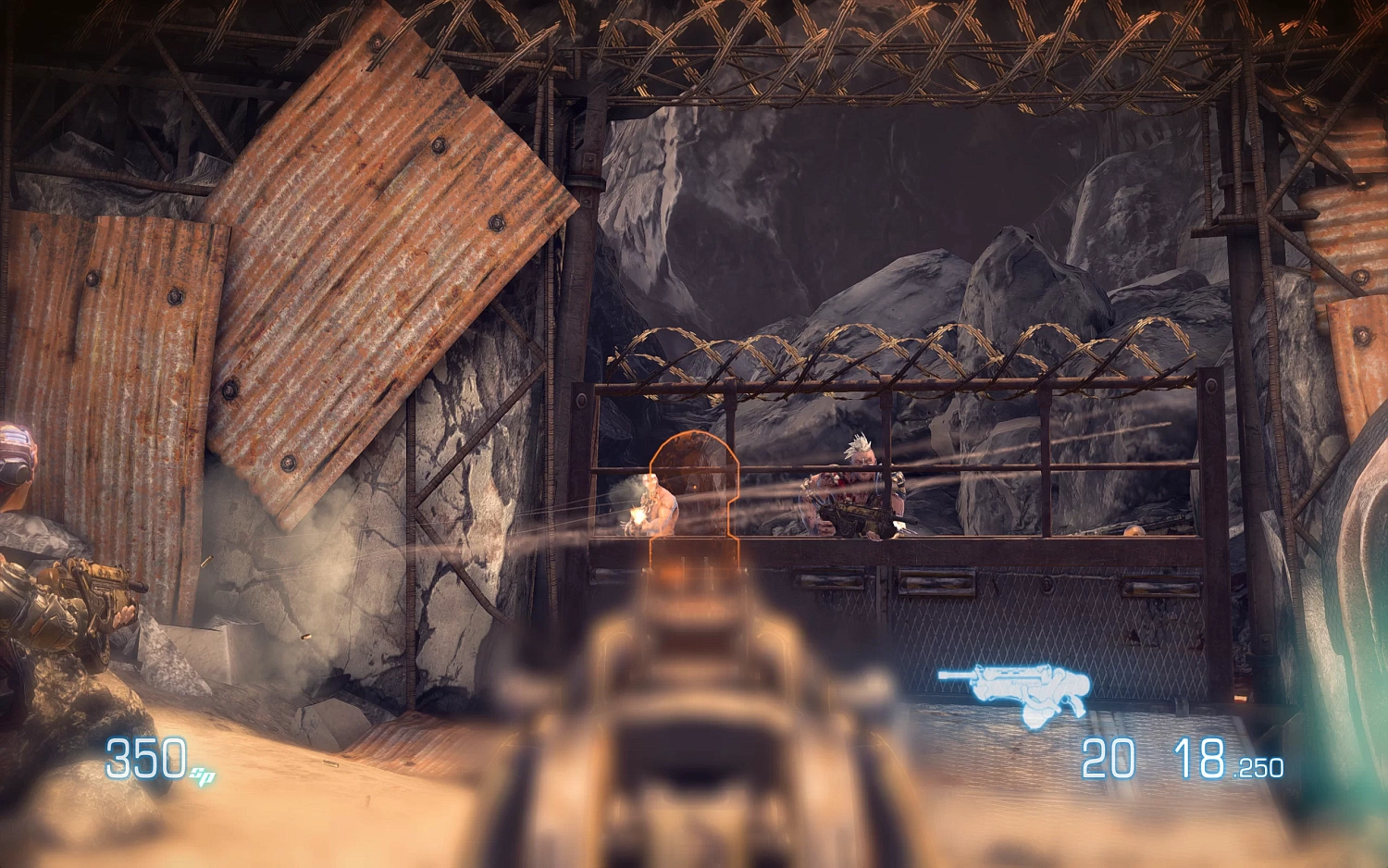The width and height of the screenshot is (1388, 868).
Task: Click the large grey boulder behind the enemies
Action: tap(1018, 278)
